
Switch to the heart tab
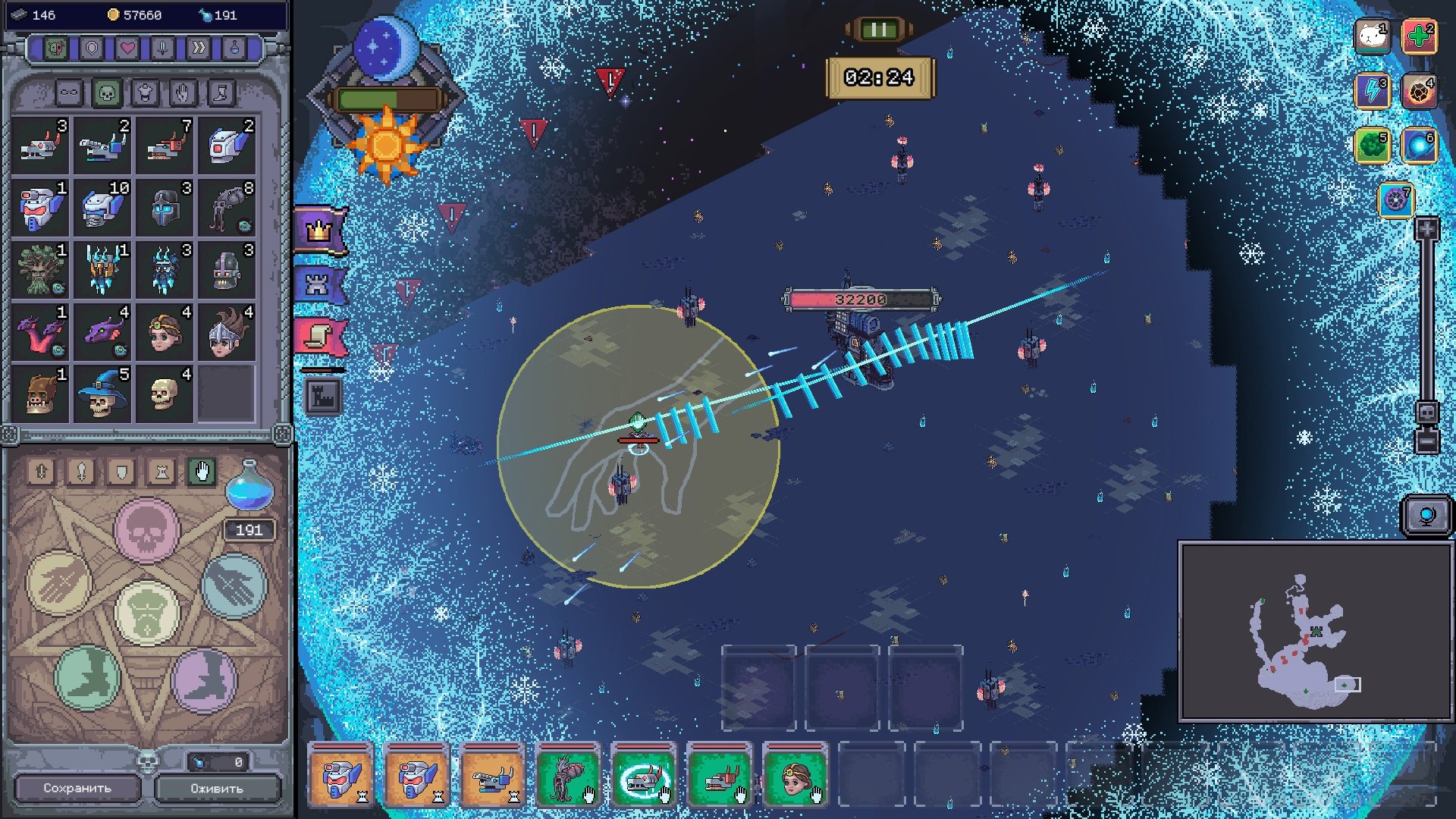127,49
